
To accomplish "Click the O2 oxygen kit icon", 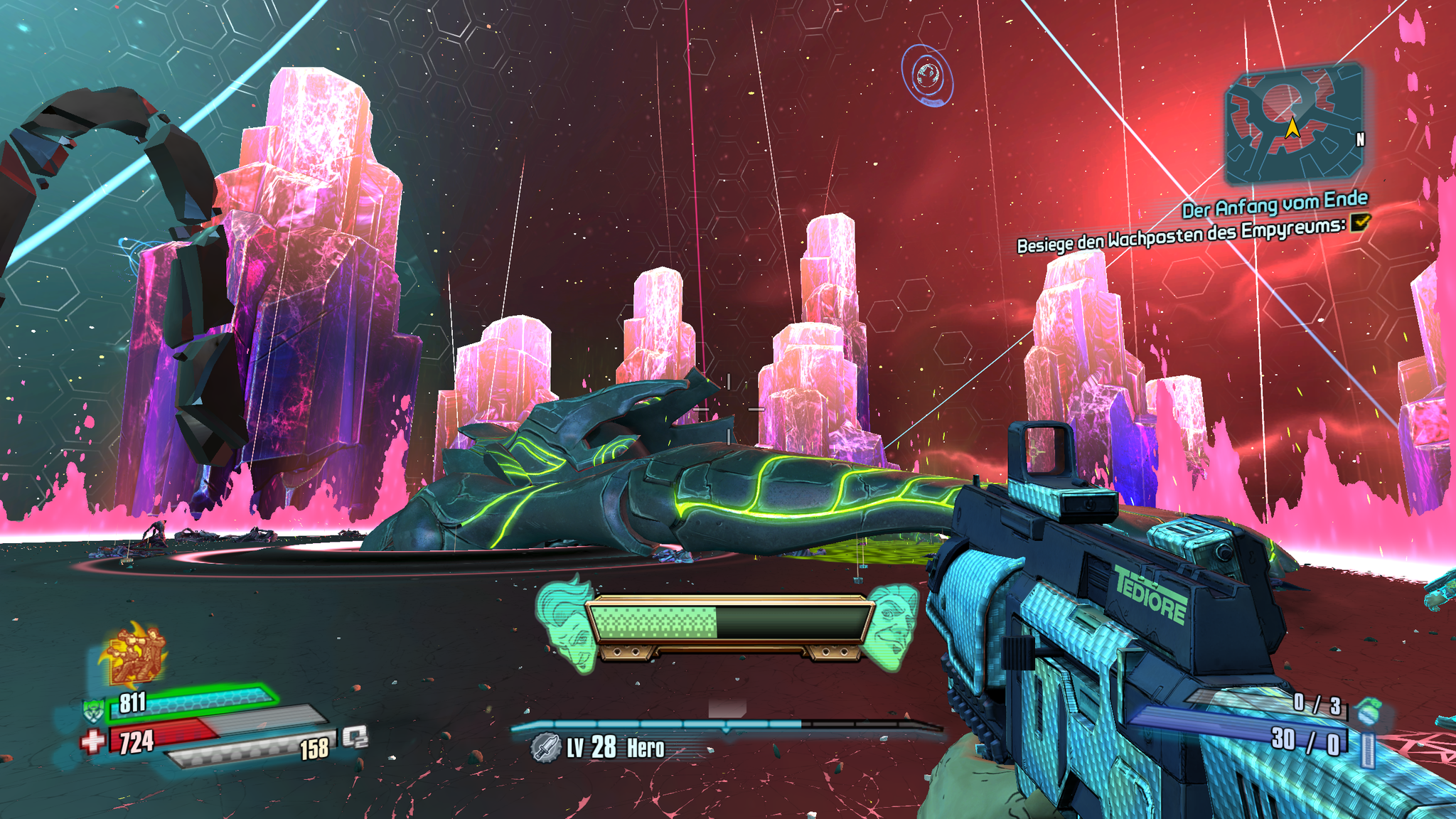I will tap(355, 737).
